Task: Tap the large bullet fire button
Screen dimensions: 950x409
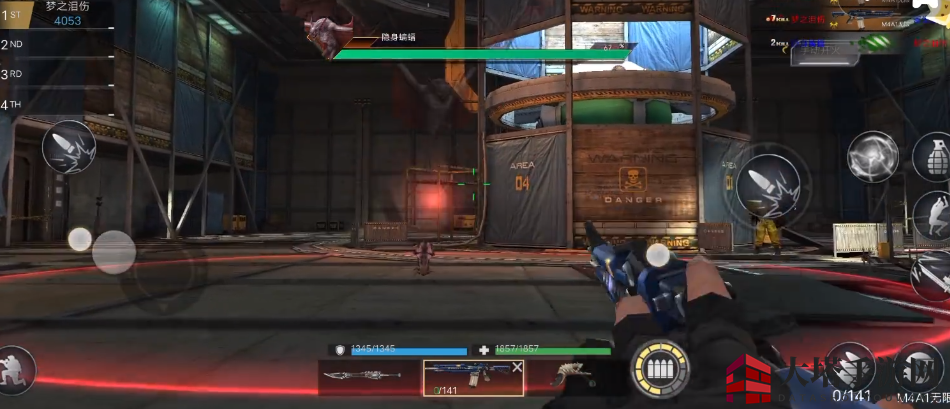Action: tap(767, 185)
